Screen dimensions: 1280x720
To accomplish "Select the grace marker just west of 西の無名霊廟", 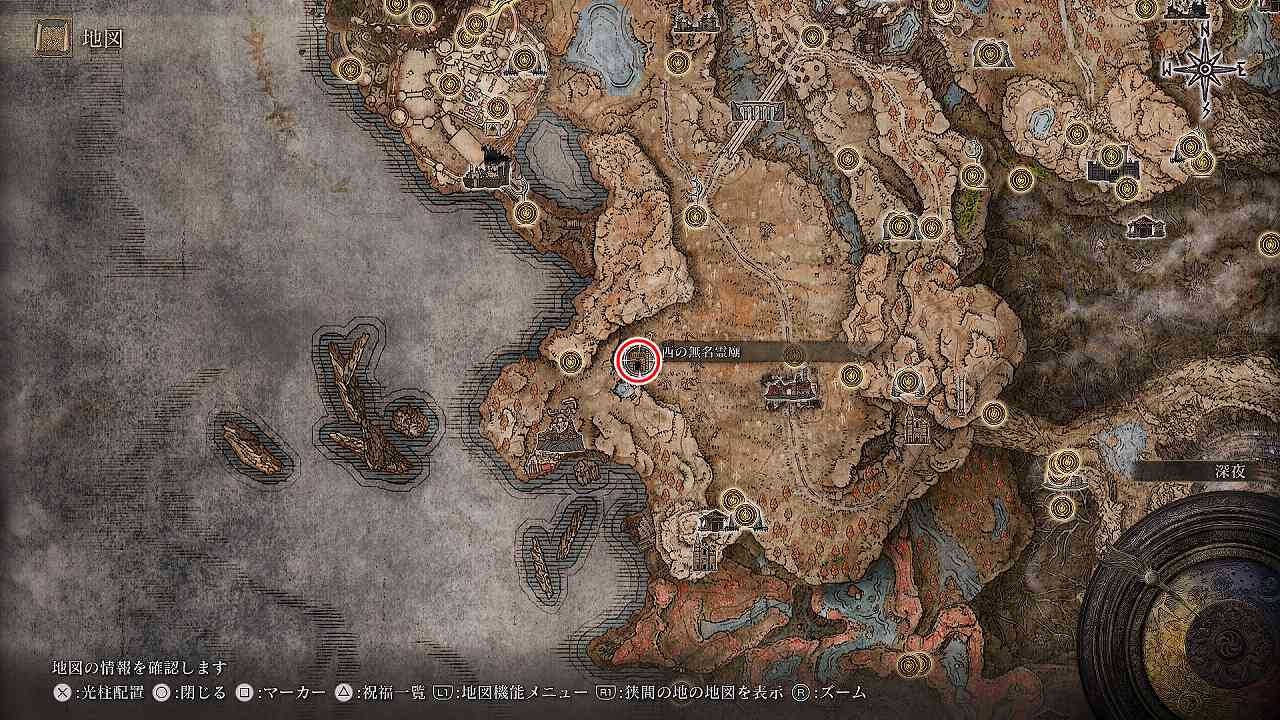I will tap(571, 360).
